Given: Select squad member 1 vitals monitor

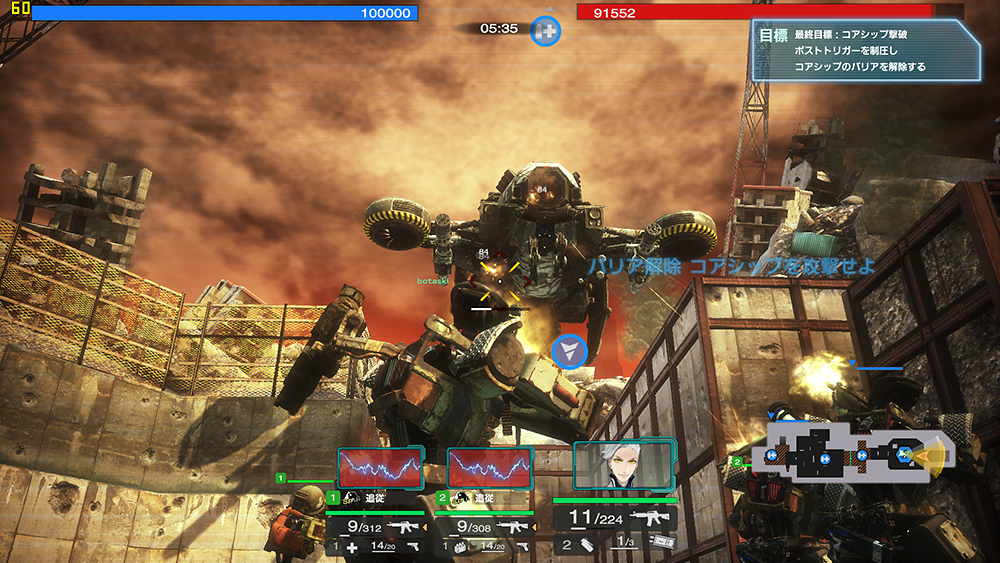Looking at the screenshot, I should pos(380,468).
